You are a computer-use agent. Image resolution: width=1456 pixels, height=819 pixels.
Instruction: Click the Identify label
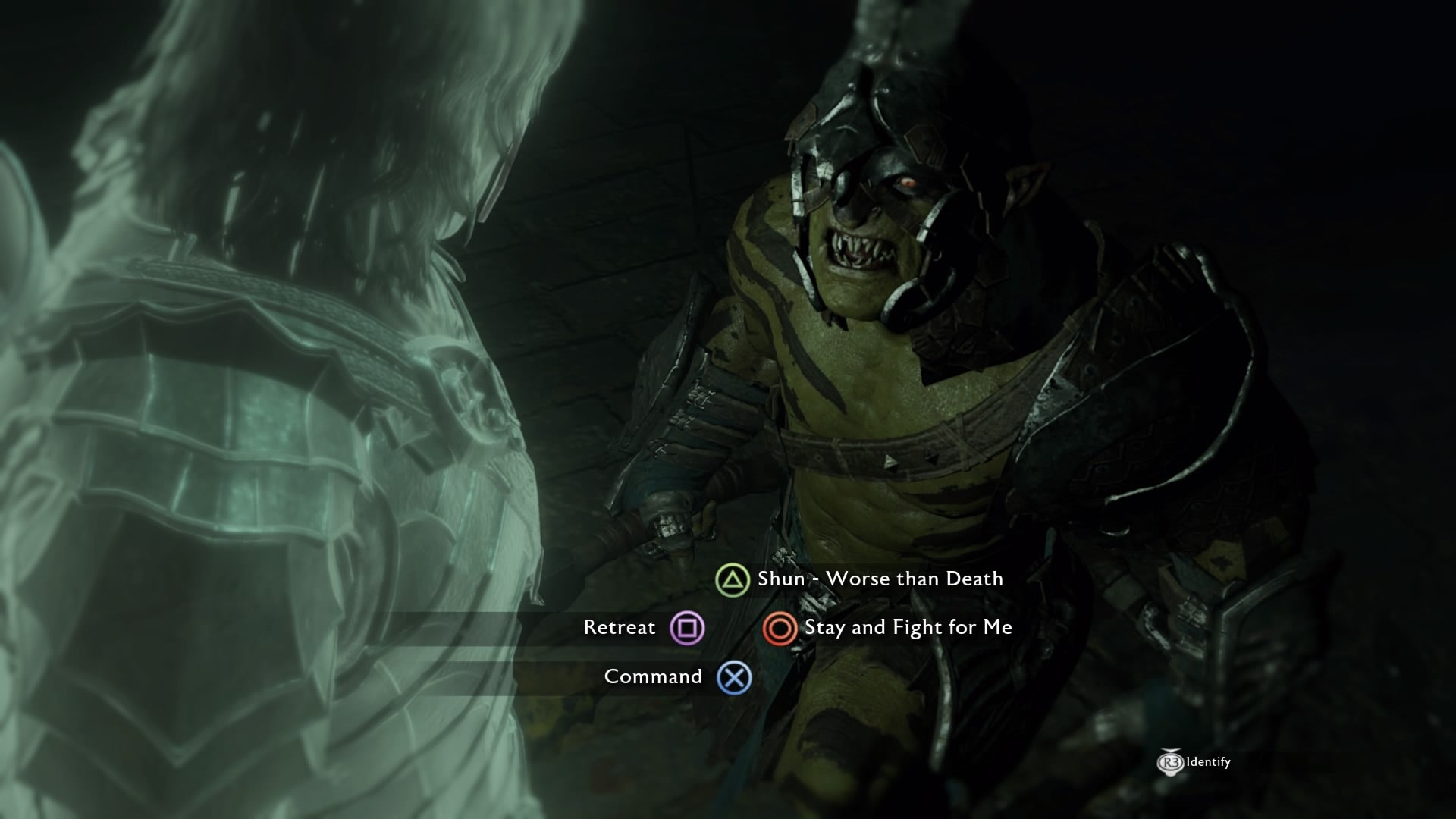[x=1207, y=762]
